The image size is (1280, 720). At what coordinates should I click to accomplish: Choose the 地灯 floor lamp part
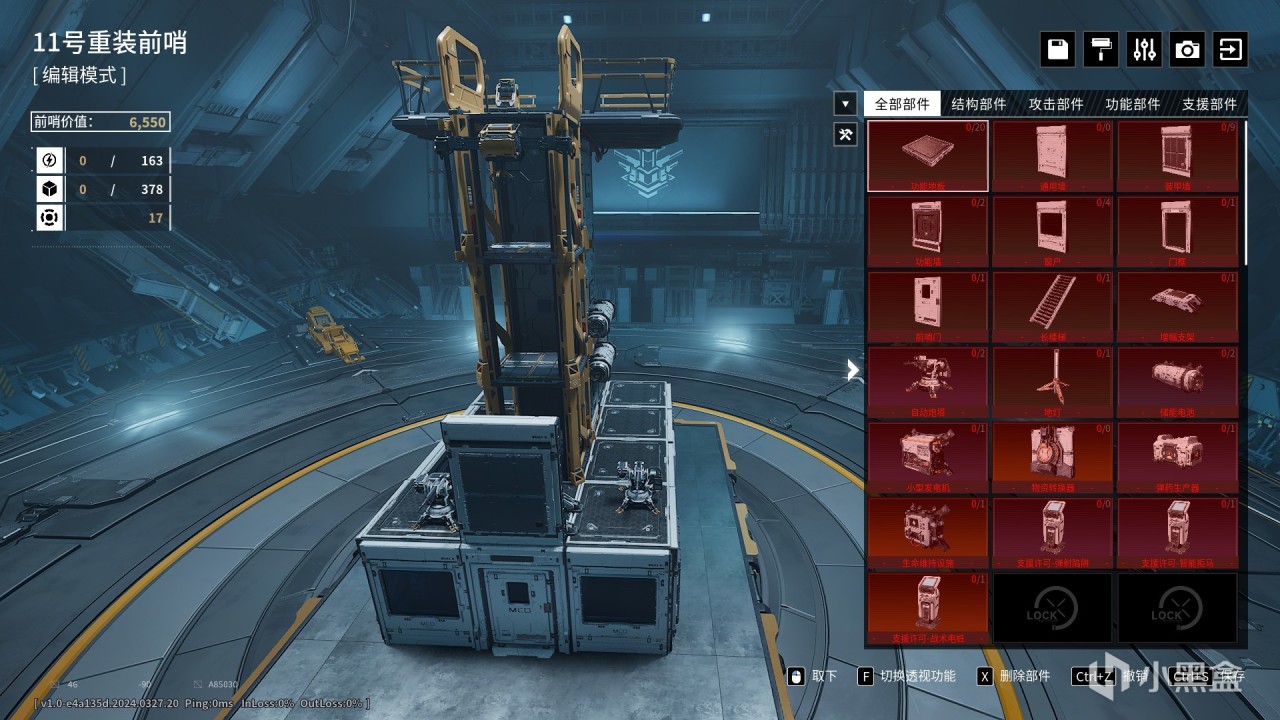pos(1052,382)
